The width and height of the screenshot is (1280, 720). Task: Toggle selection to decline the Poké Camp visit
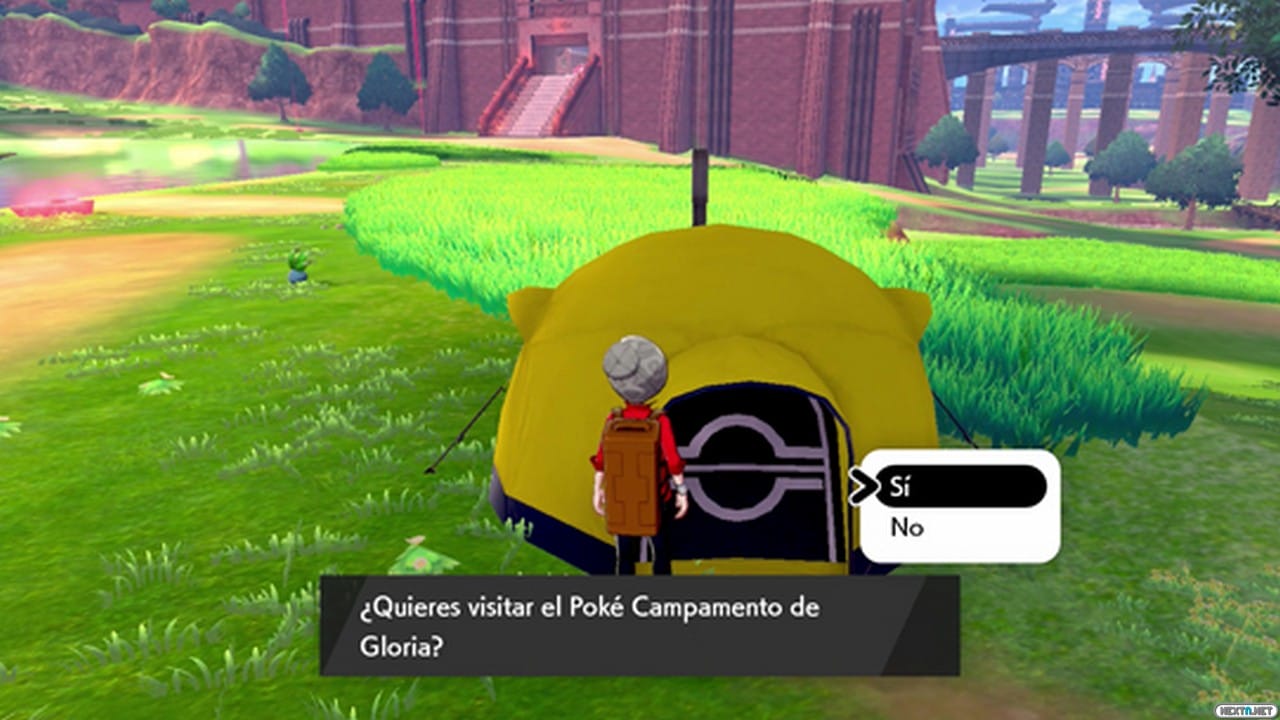907,528
